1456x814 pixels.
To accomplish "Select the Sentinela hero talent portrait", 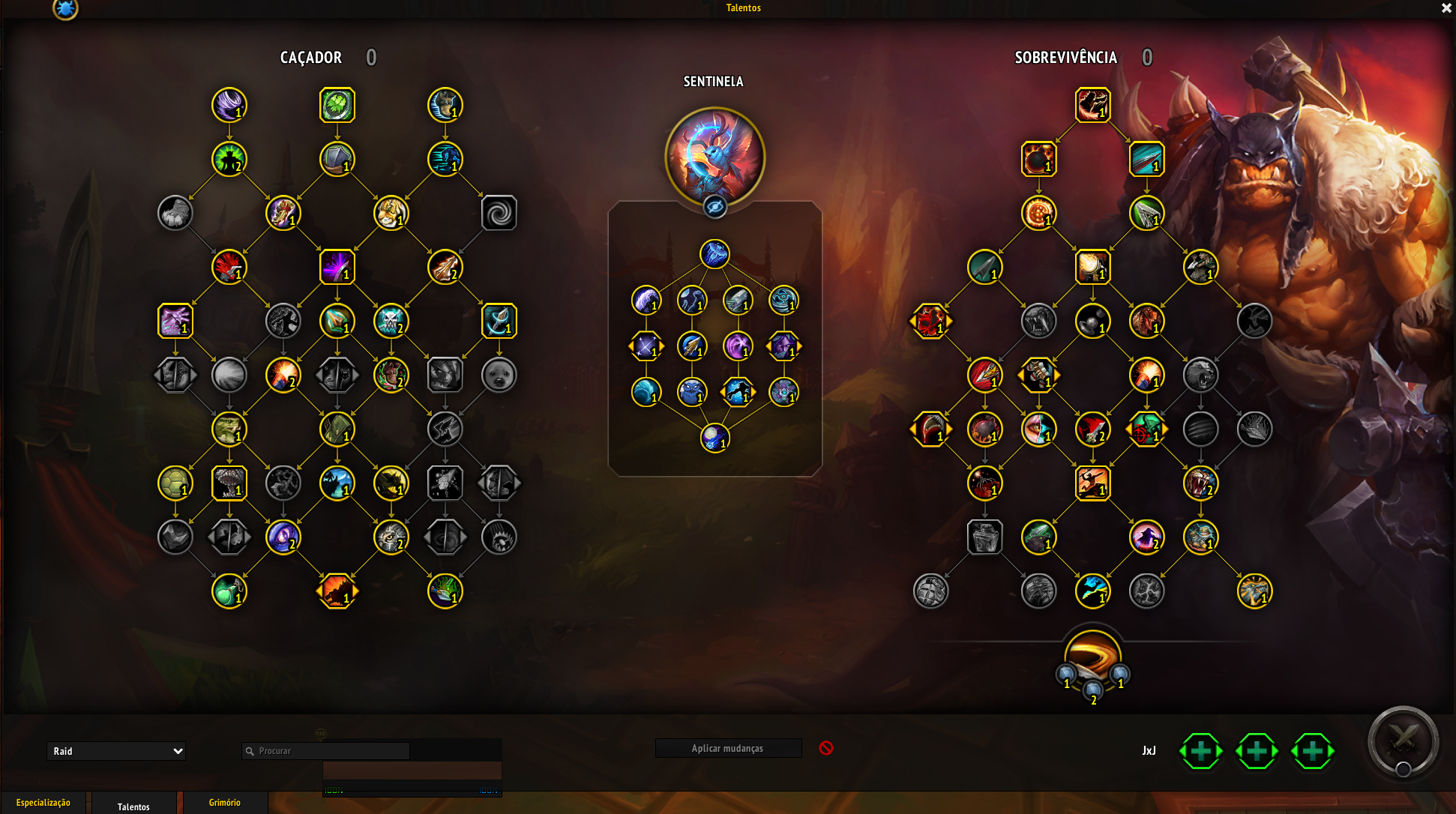I will (x=715, y=157).
